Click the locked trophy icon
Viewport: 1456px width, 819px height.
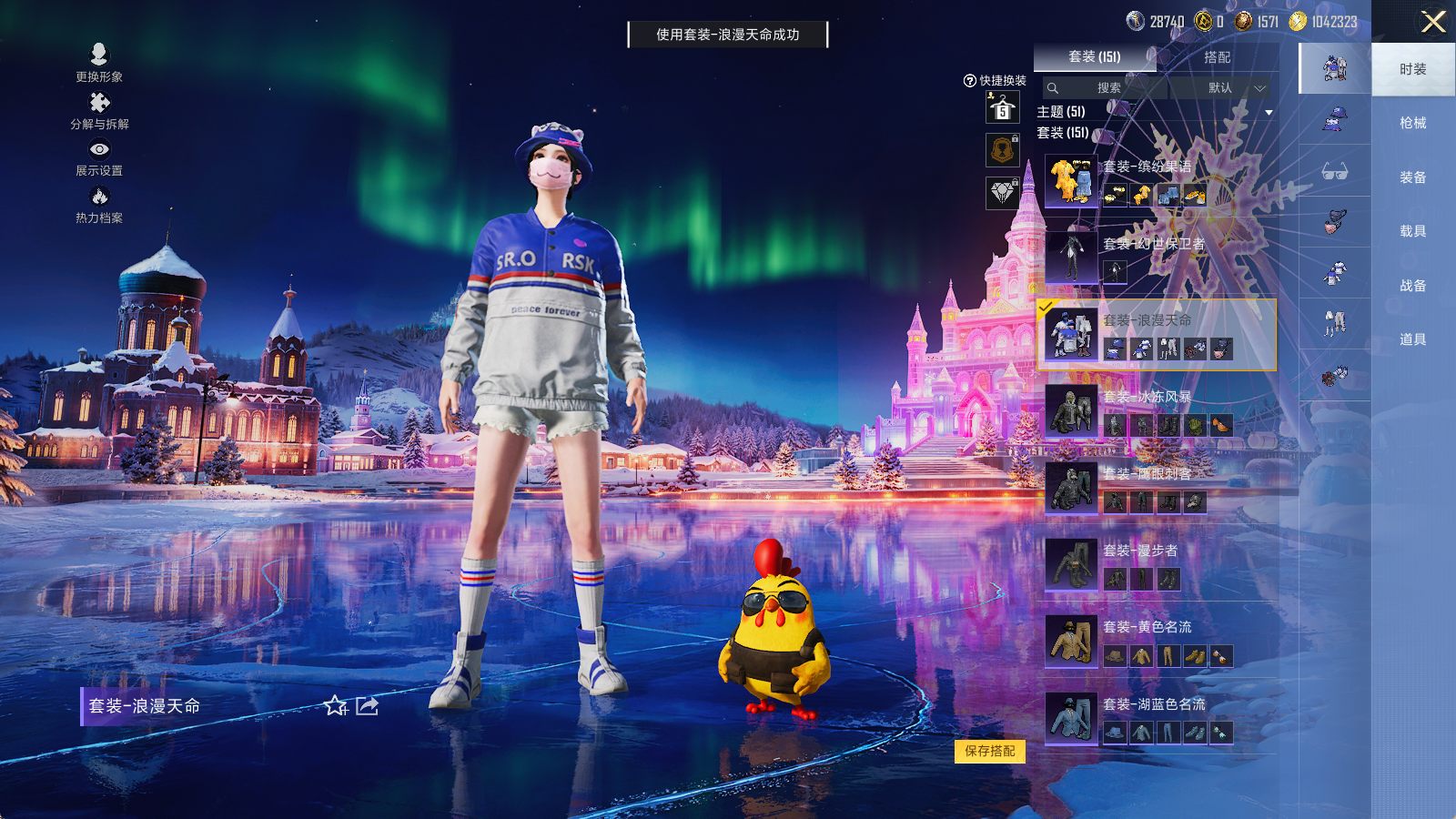(x=1001, y=151)
